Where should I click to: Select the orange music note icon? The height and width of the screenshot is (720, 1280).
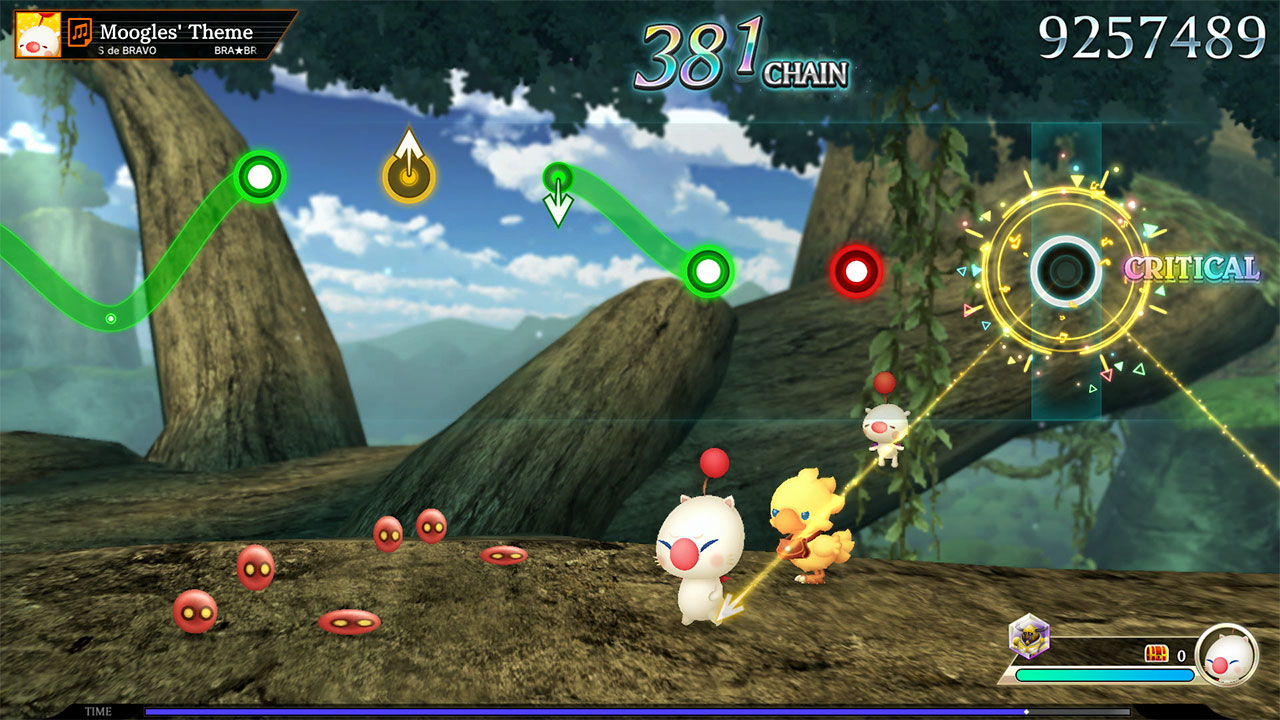(81, 33)
